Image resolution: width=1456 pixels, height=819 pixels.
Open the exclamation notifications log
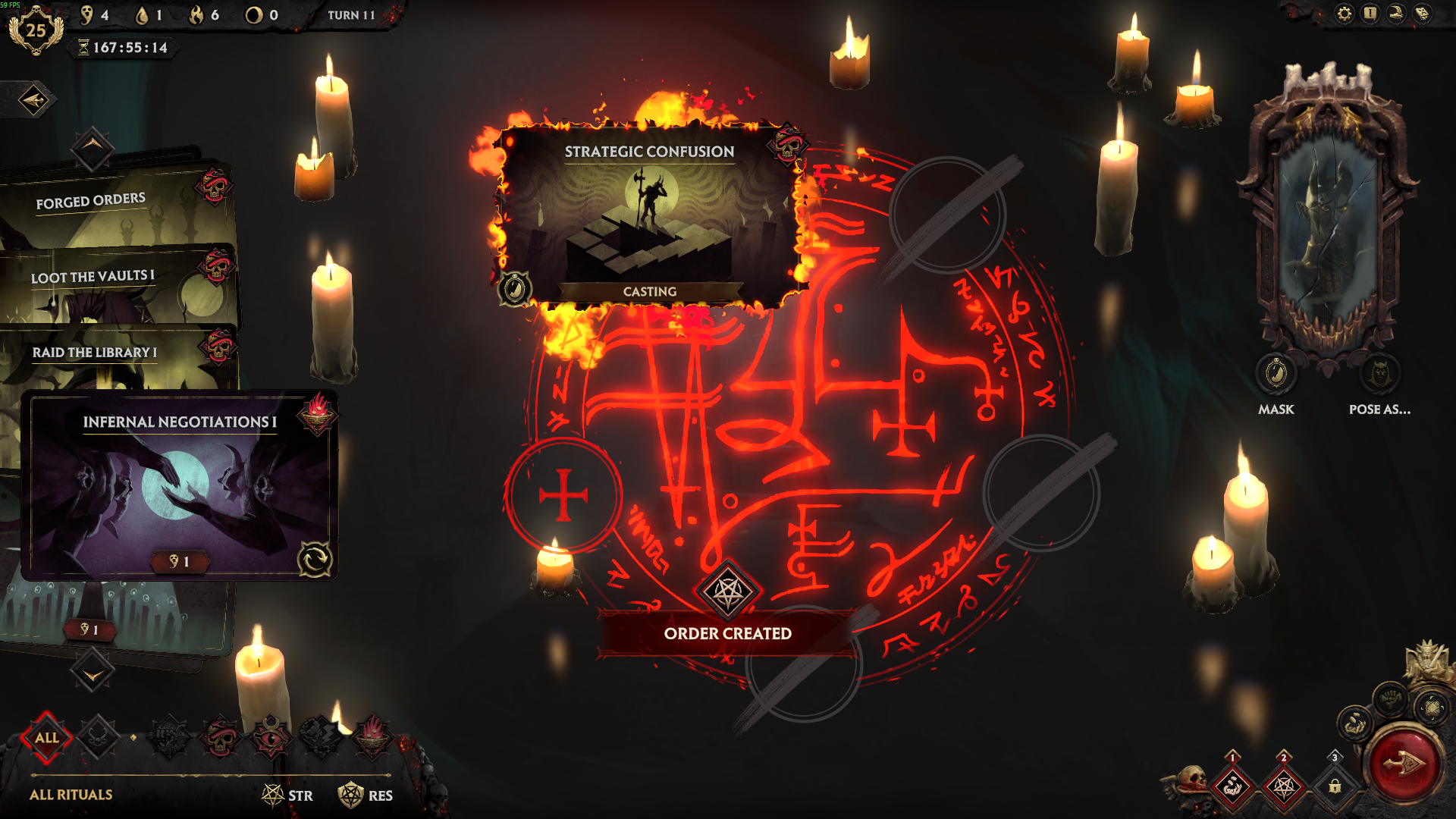(x=1370, y=14)
